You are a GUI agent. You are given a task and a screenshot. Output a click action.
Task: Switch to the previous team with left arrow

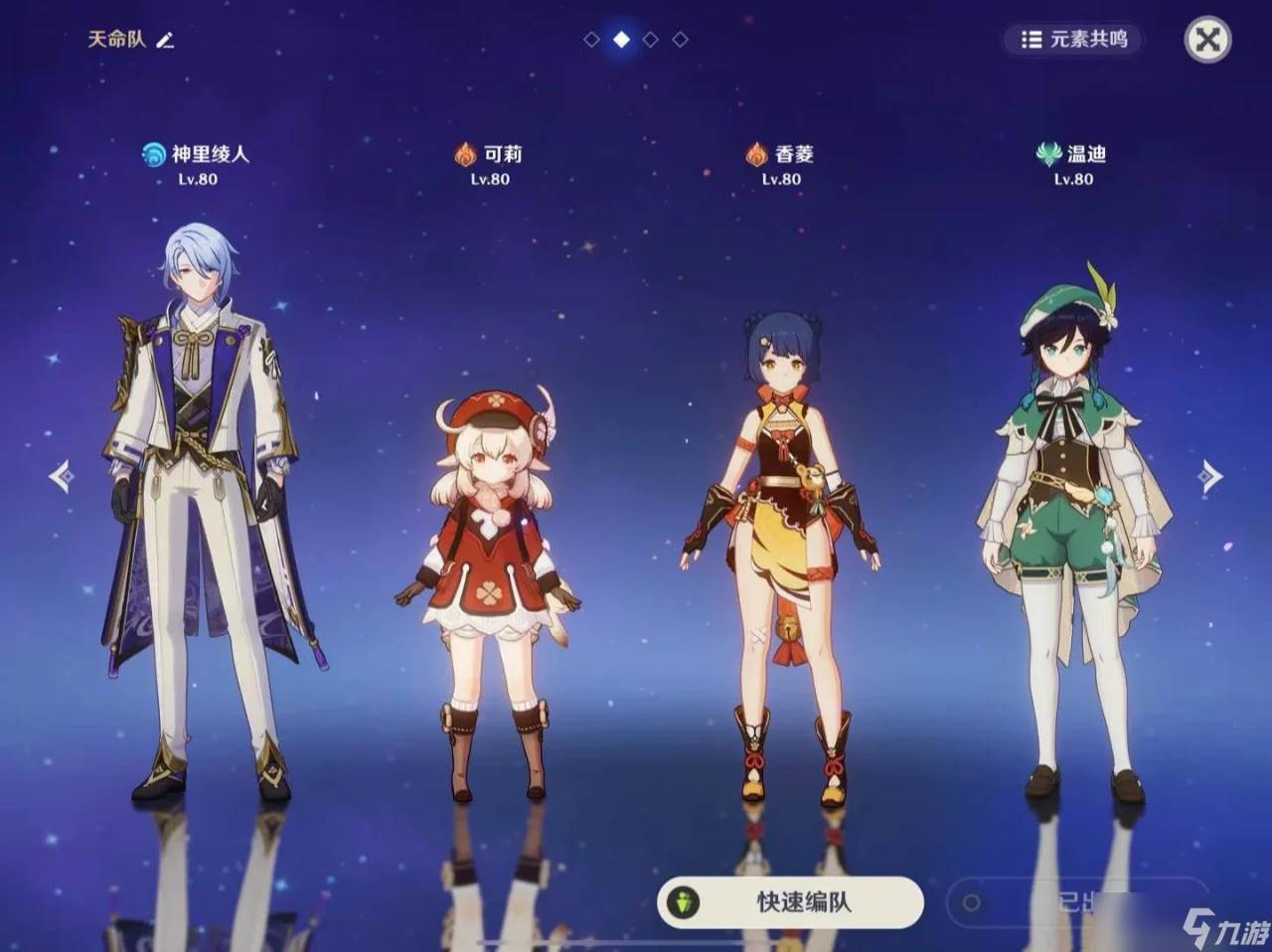pos(62,476)
